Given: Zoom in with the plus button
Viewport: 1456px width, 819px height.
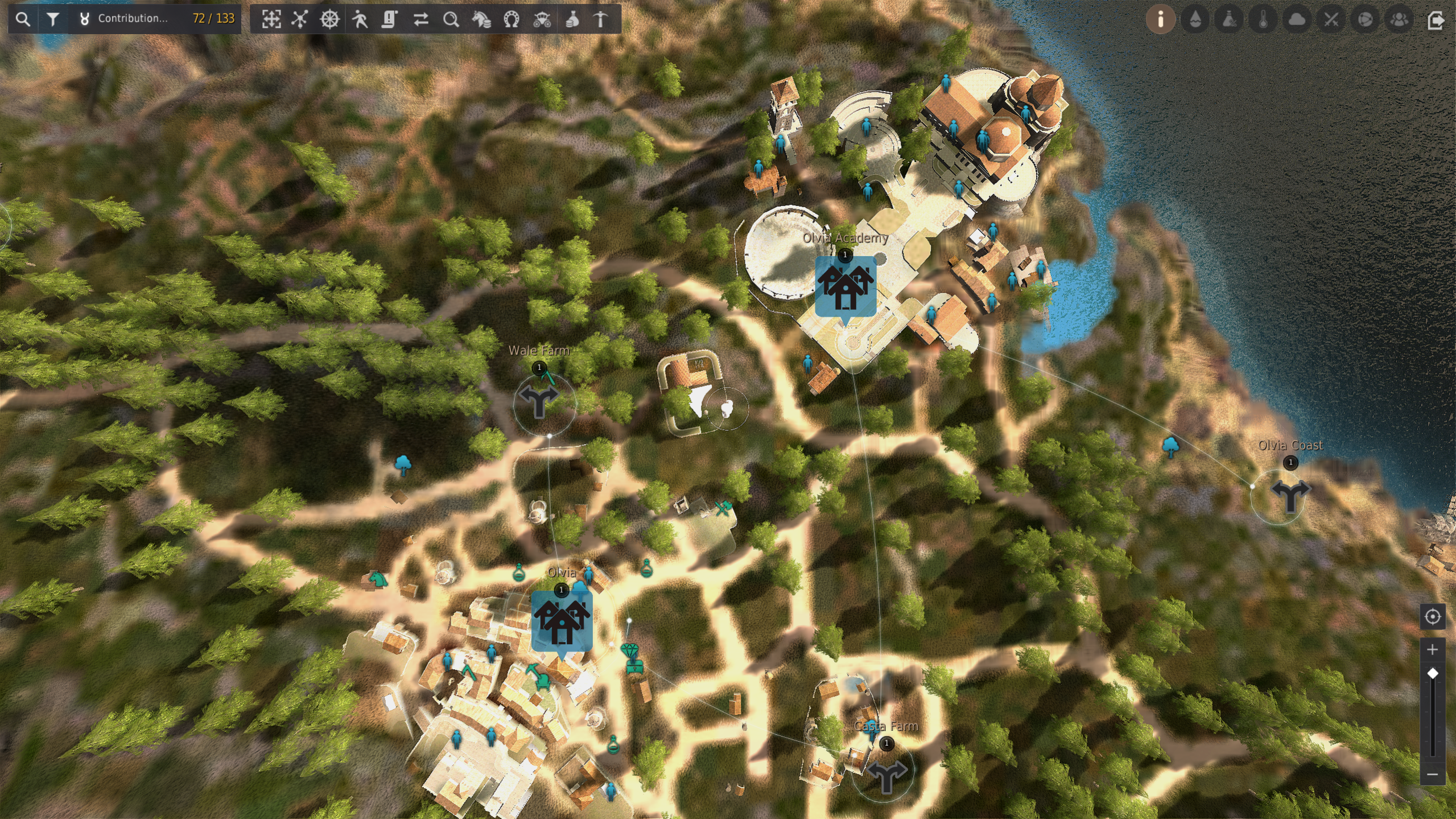Looking at the screenshot, I should (x=1432, y=649).
